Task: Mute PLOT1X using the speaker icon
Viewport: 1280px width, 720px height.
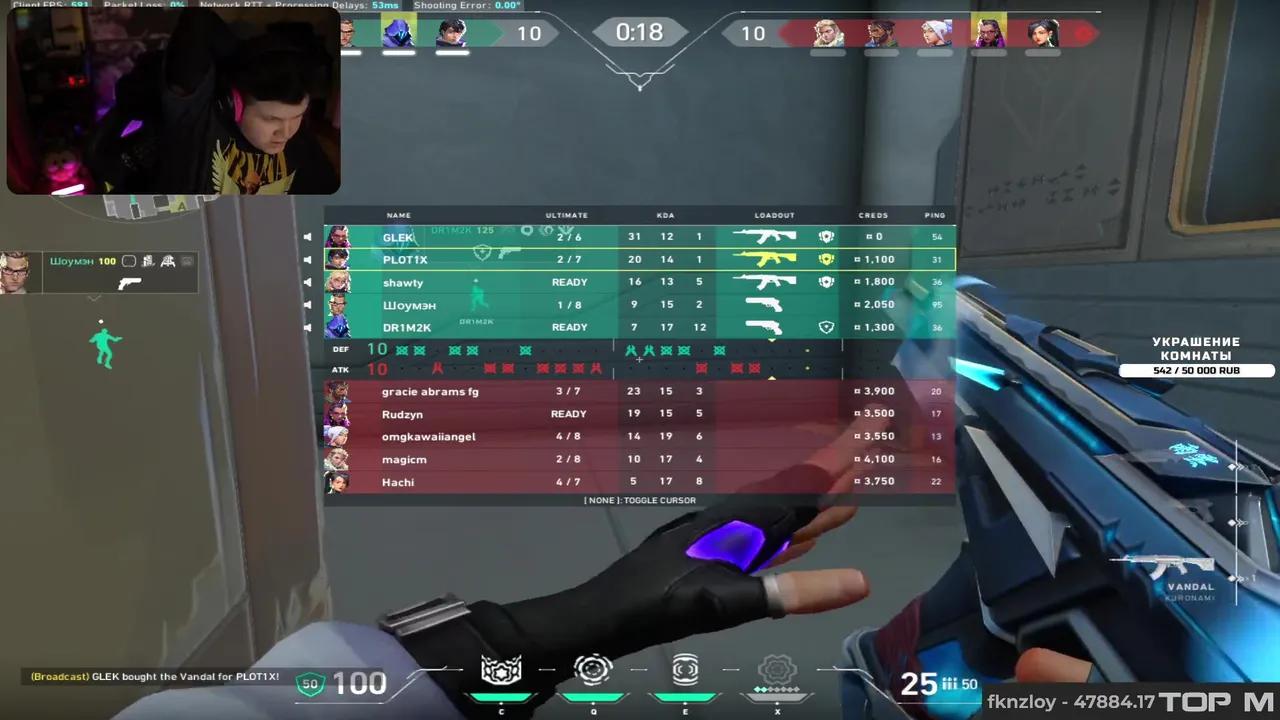Action: click(309, 259)
